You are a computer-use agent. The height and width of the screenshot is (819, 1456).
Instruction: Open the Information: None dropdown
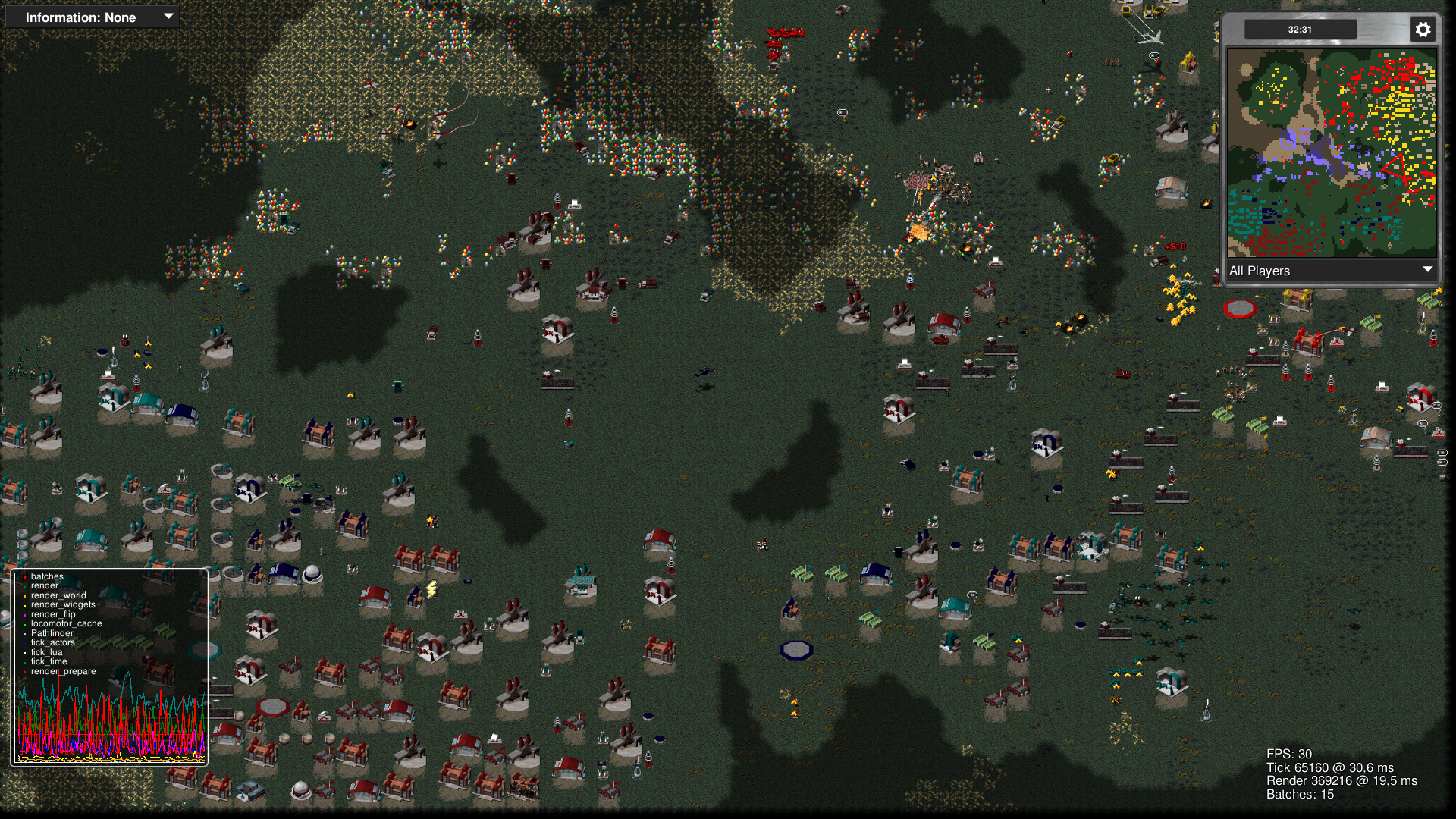pyautogui.click(x=92, y=17)
